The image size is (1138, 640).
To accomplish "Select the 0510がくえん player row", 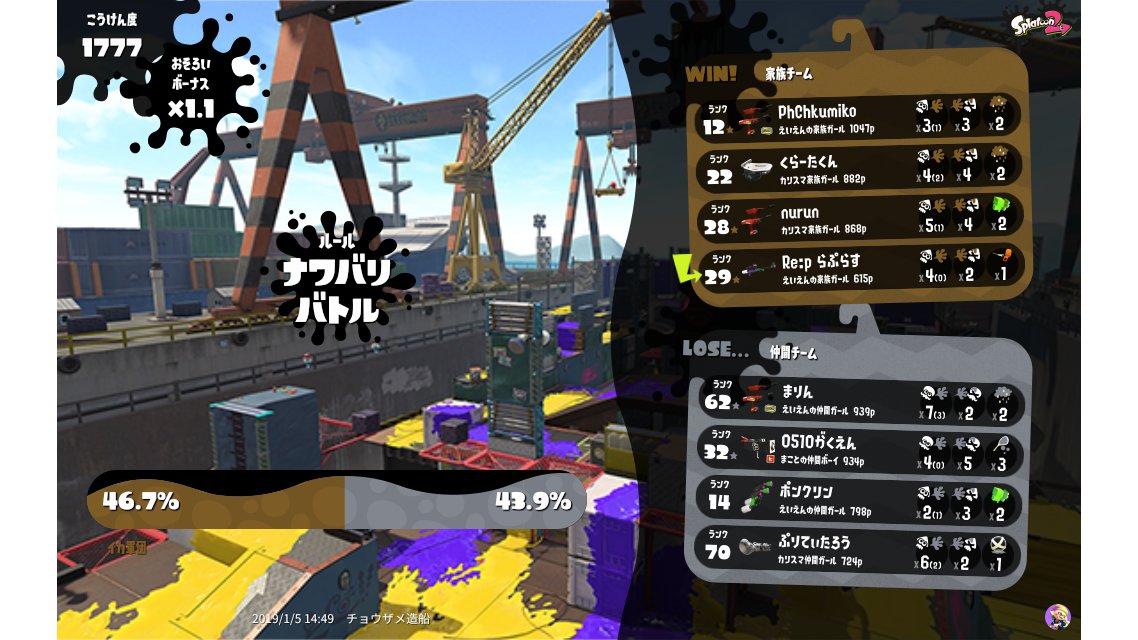I will pyautogui.click(x=858, y=450).
